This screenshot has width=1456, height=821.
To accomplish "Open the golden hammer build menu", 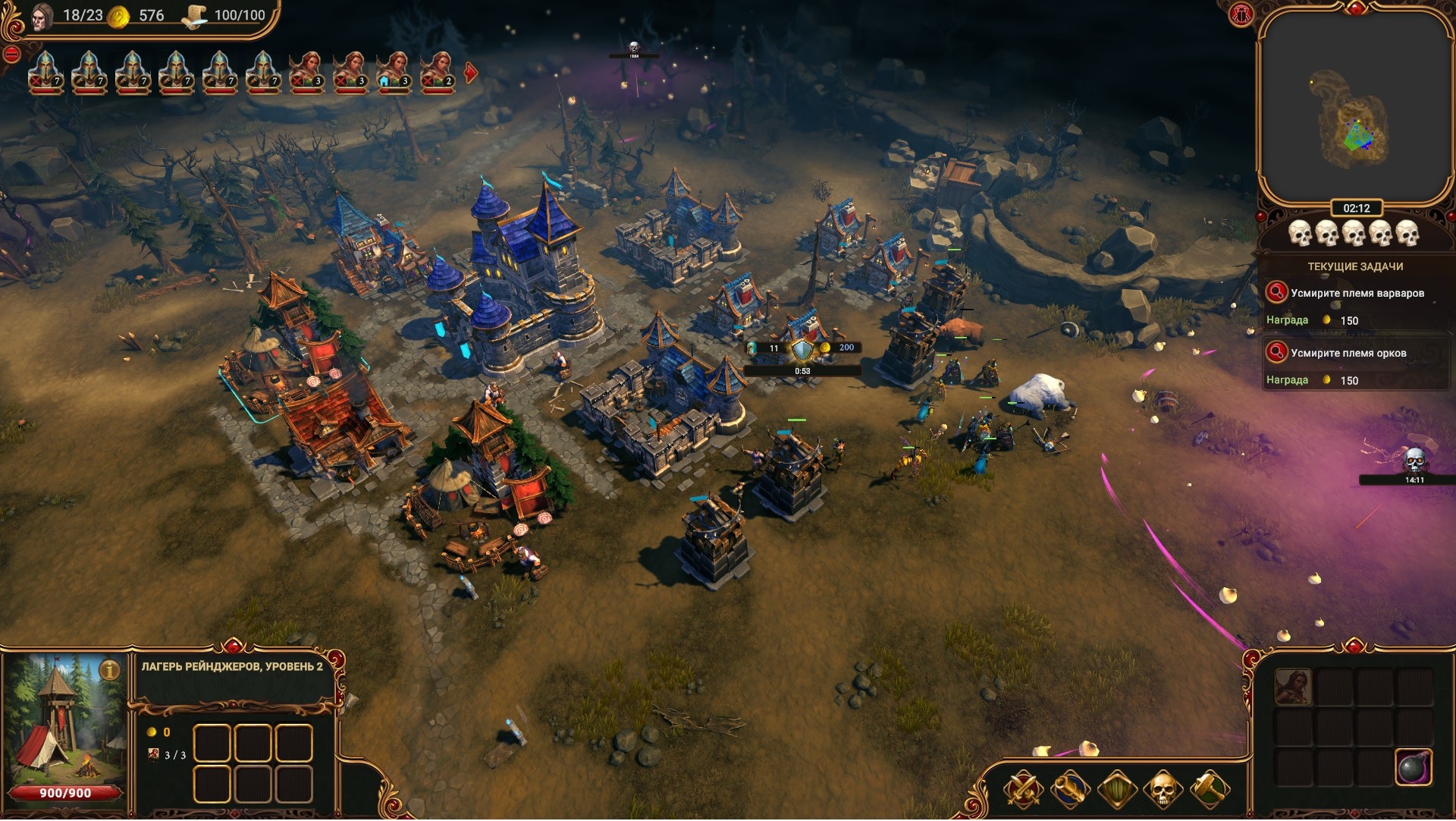I will coord(1210,790).
